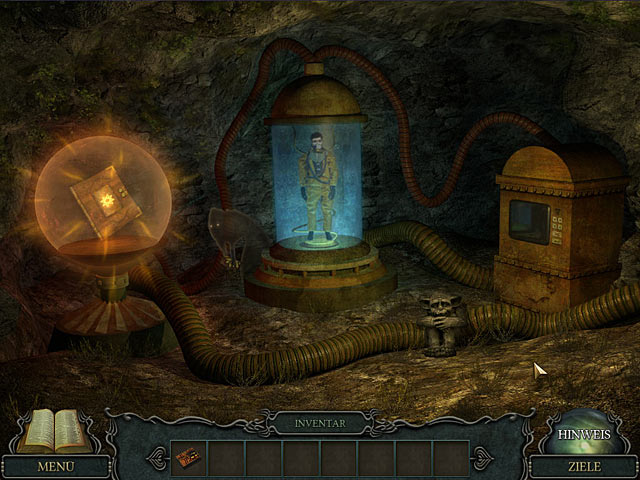
Task: Click the Inventar label tab
Action: [x=320, y=423]
